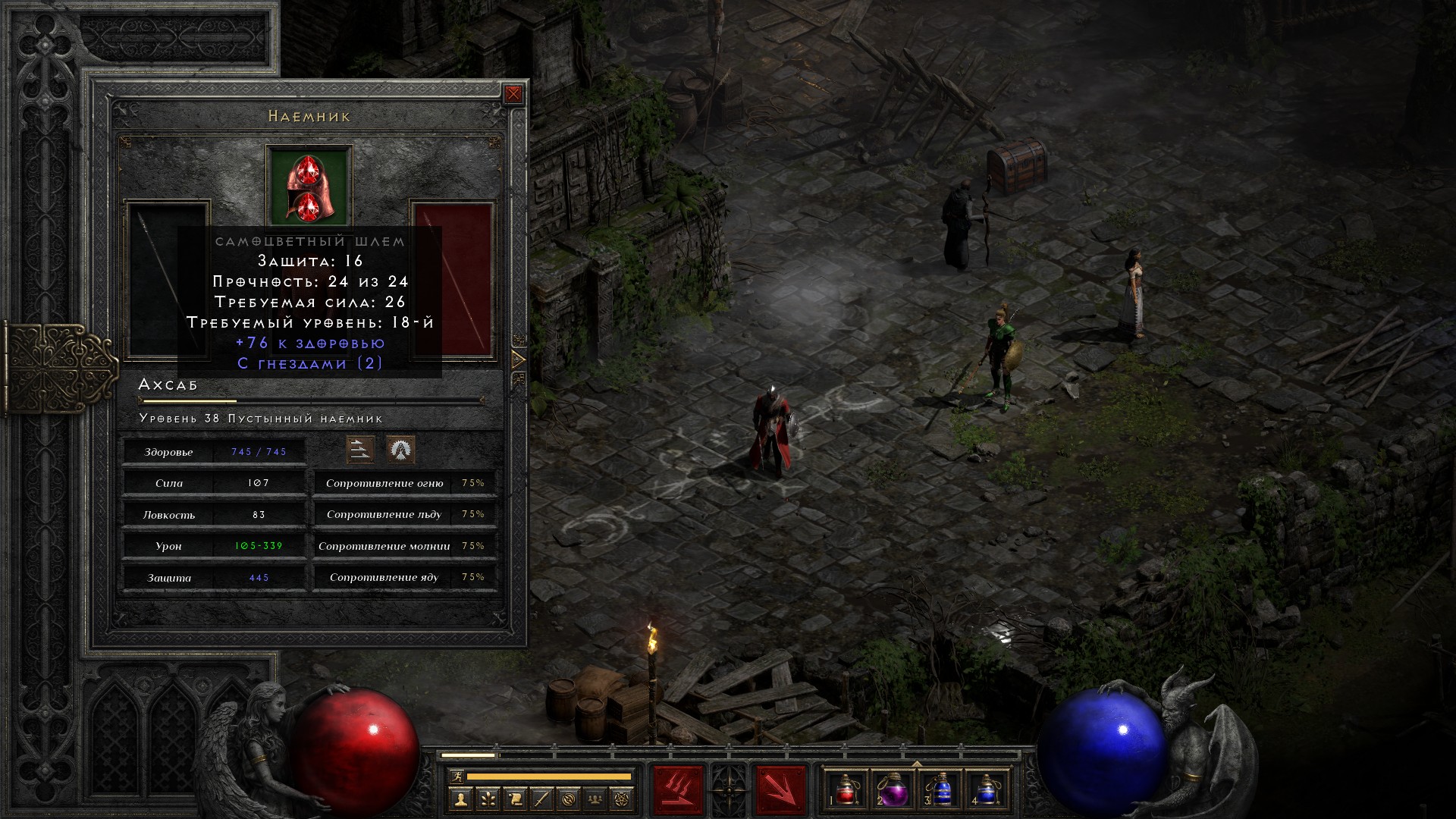Close the Наемник mercenary panel
The width and height of the screenshot is (1456, 819).
point(513,94)
